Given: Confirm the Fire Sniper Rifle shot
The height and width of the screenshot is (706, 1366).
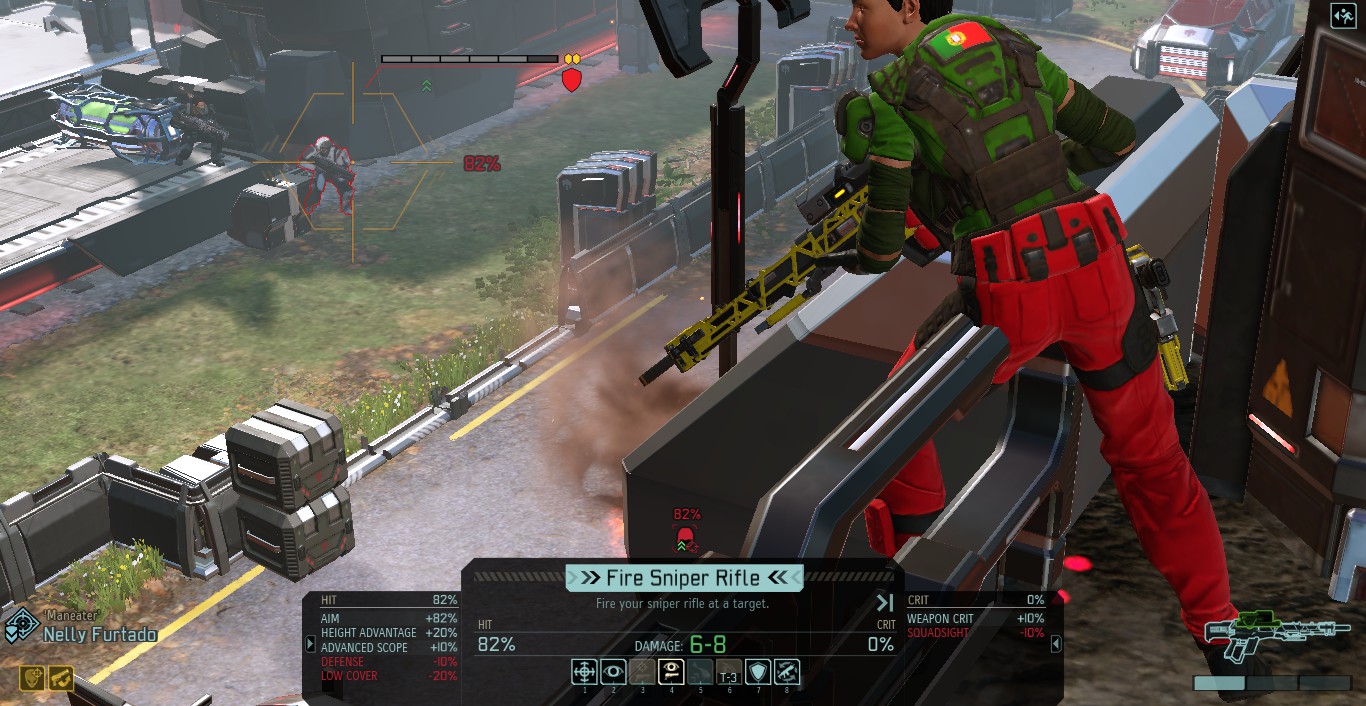Looking at the screenshot, I should coord(684,578).
